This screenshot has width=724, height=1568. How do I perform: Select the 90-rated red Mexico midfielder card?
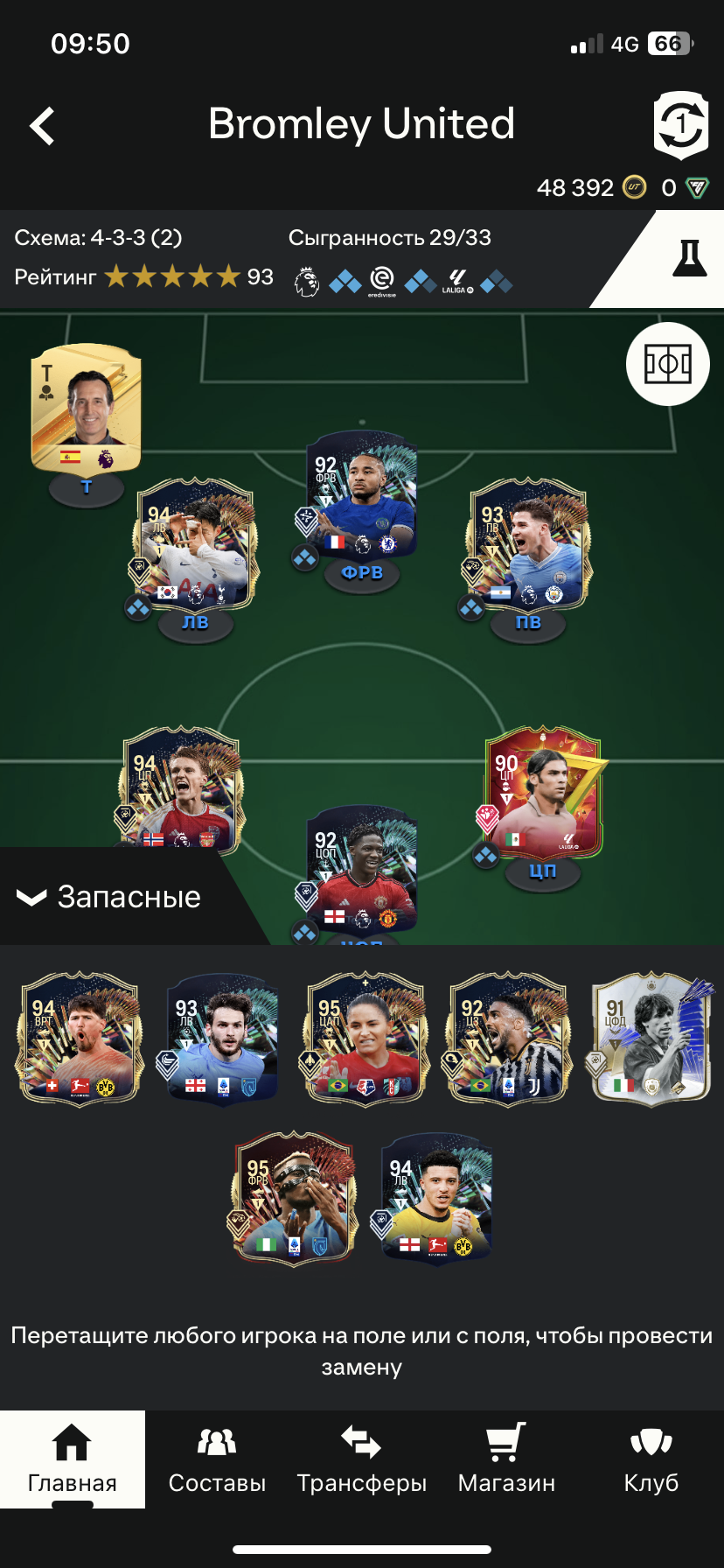[543, 792]
